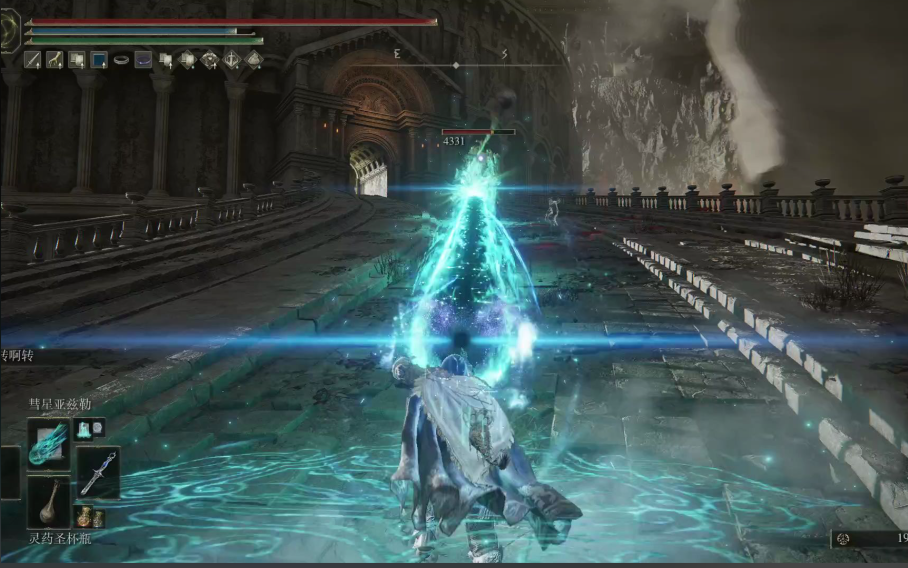Image resolution: width=908 pixels, height=568 pixels.
Task: Click the claw-hand buff status icon
Action: [55, 60]
